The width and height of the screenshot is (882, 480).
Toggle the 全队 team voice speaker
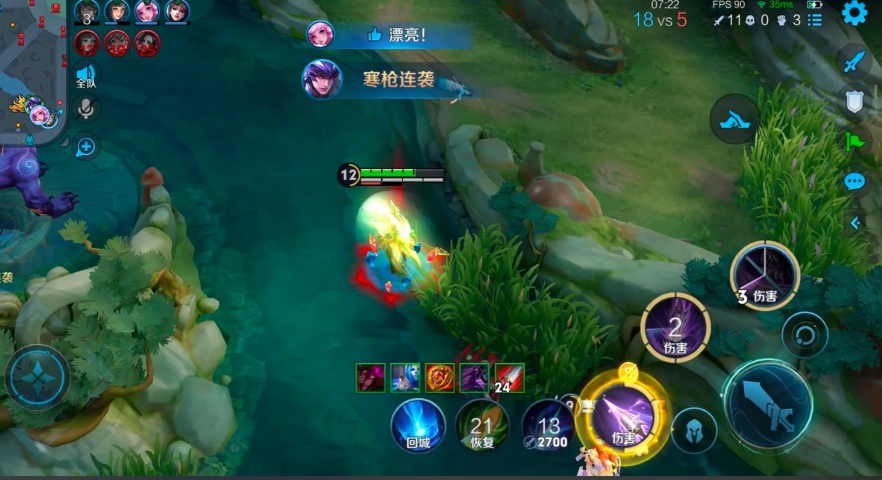pyautogui.click(x=86, y=75)
